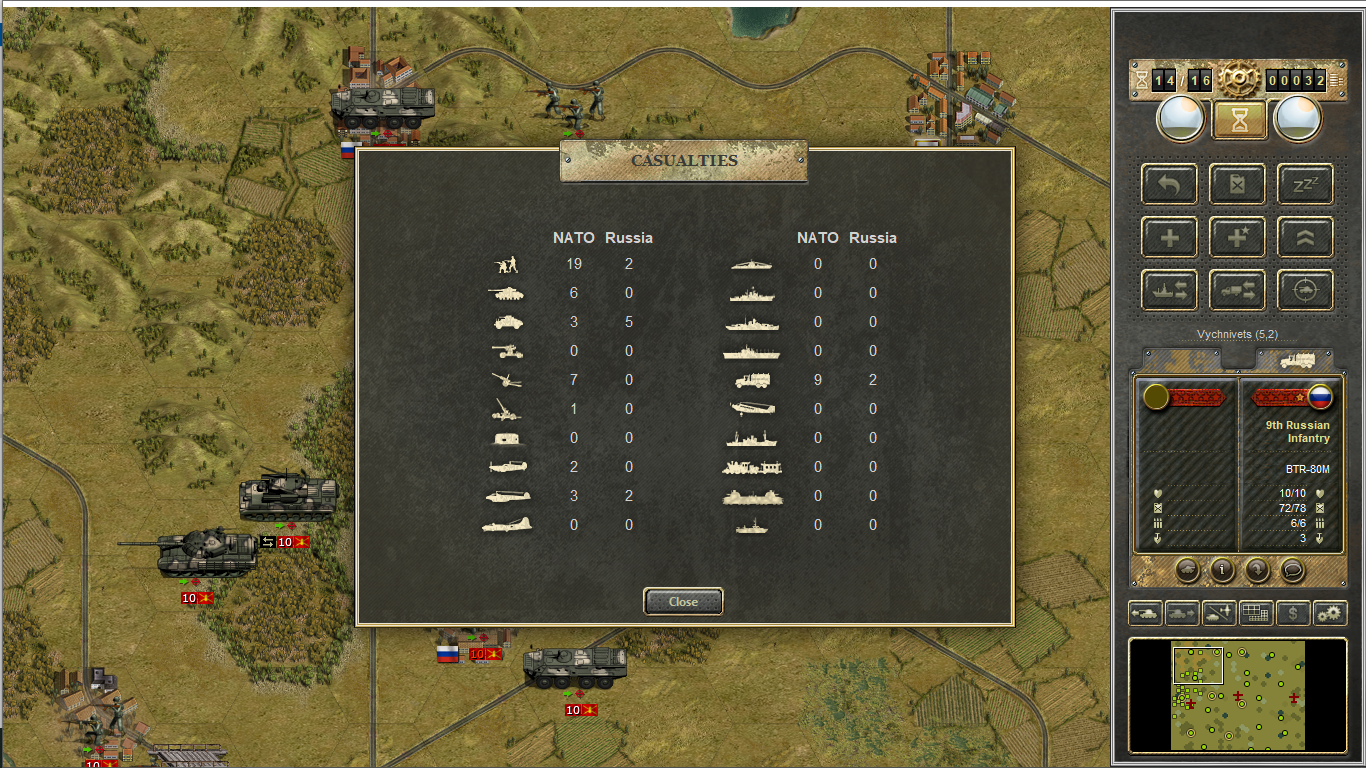The width and height of the screenshot is (1366, 768).
Task: Click the minimap to move the view
Action: 1238,696
